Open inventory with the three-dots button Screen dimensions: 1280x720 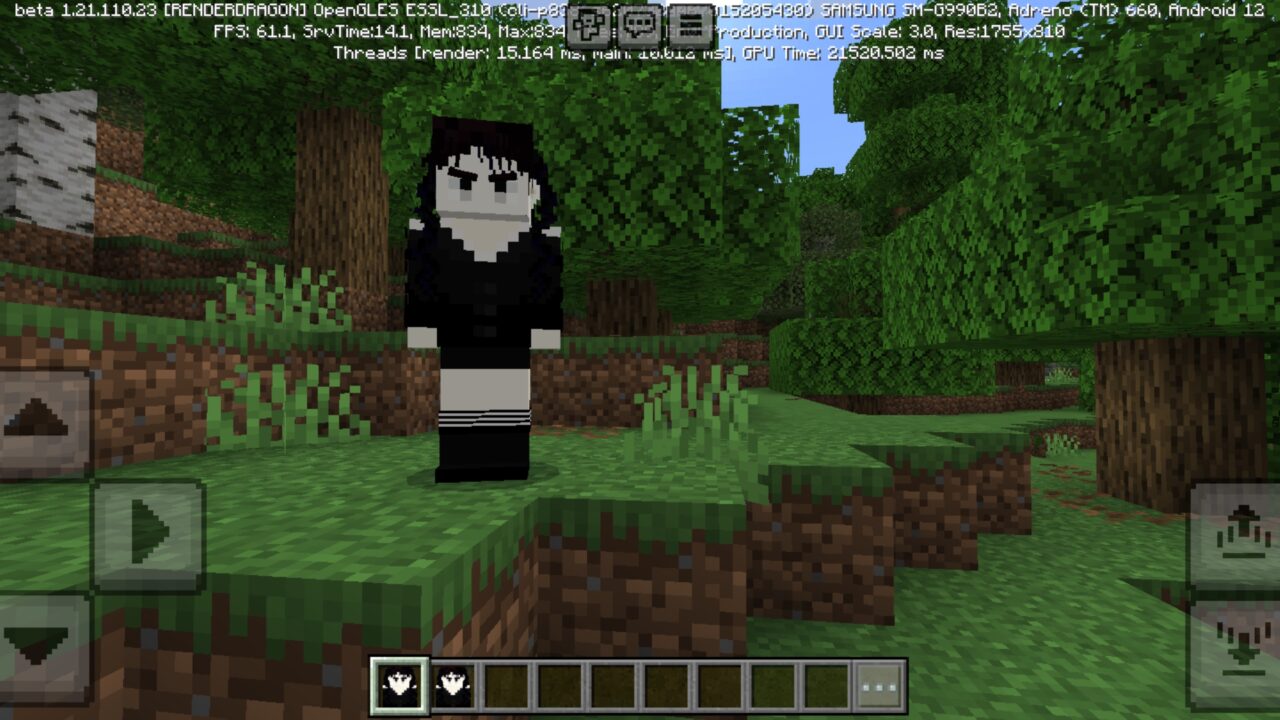(x=880, y=686)
